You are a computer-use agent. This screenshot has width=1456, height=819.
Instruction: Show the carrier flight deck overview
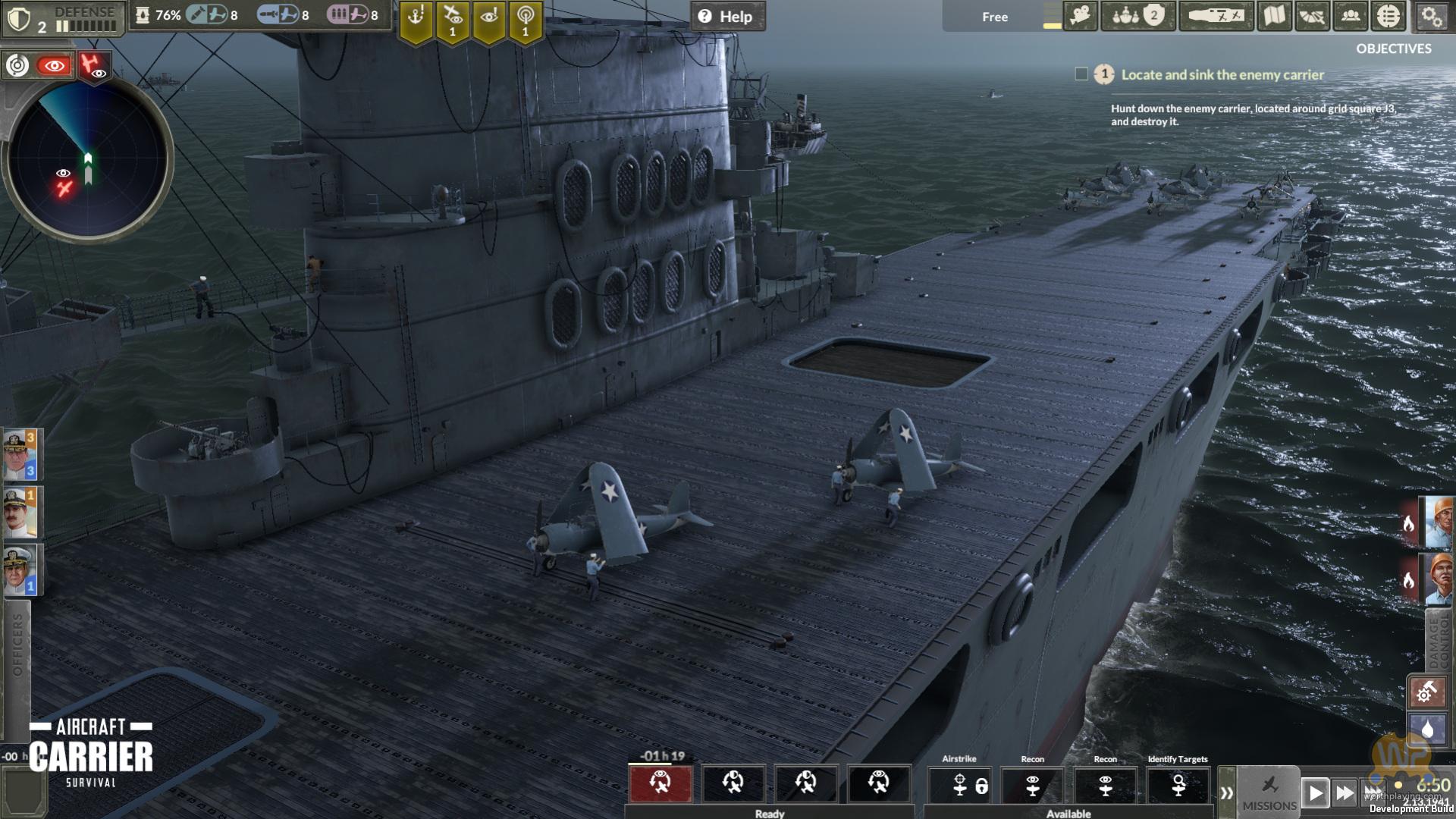tap(1216, 16)
